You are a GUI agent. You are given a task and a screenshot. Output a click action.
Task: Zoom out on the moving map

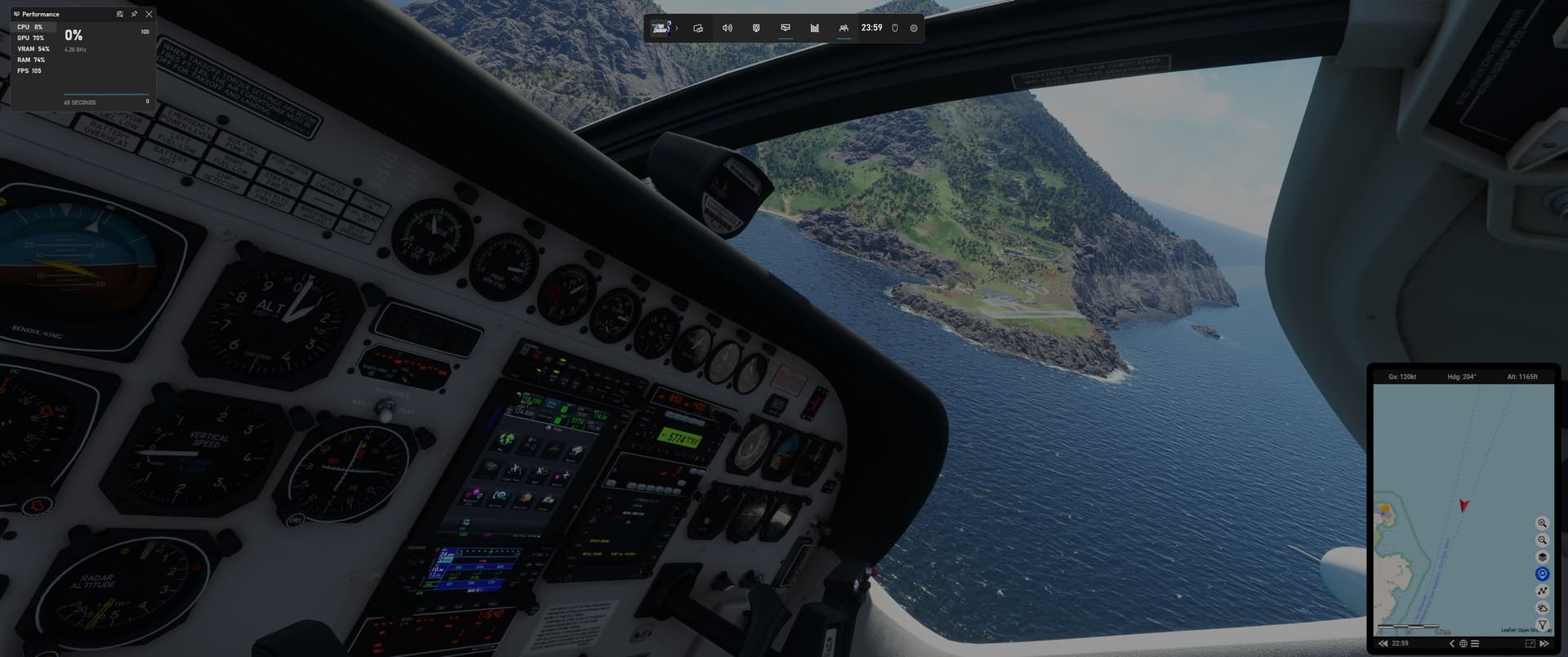1543,540
